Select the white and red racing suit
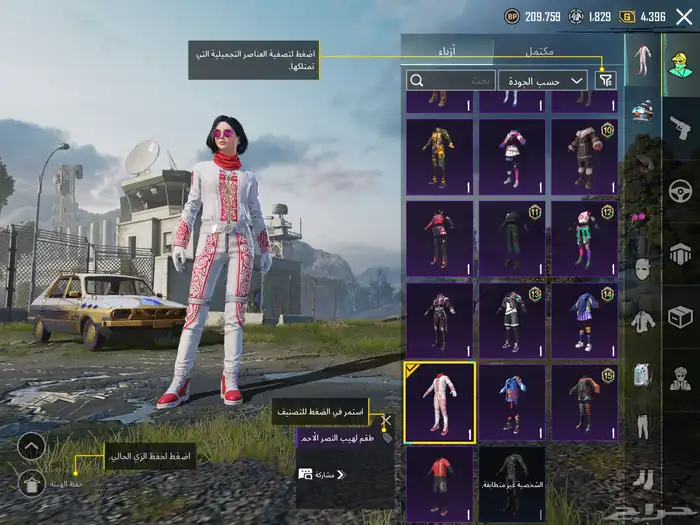The height and width of the screenshot is (525, 700). [x=440, y=401]
